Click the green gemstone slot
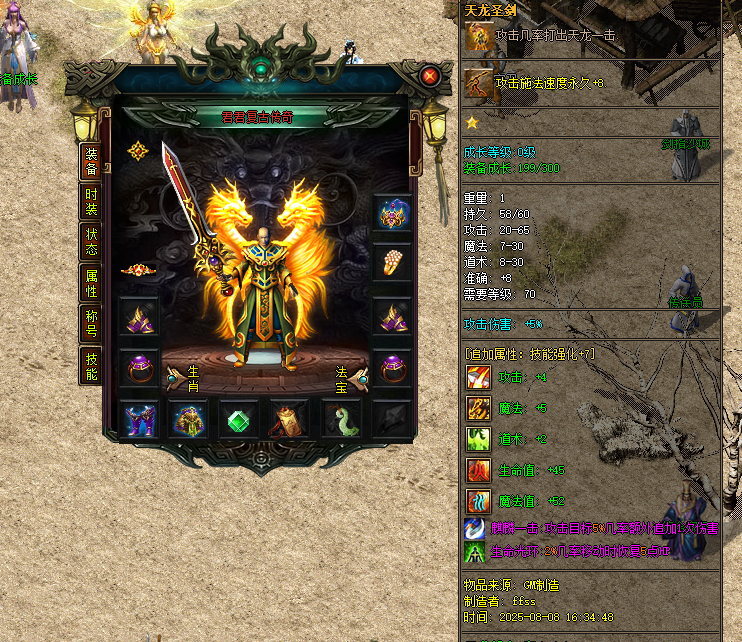This screenshot has width=742, height=642. point(239,420)
